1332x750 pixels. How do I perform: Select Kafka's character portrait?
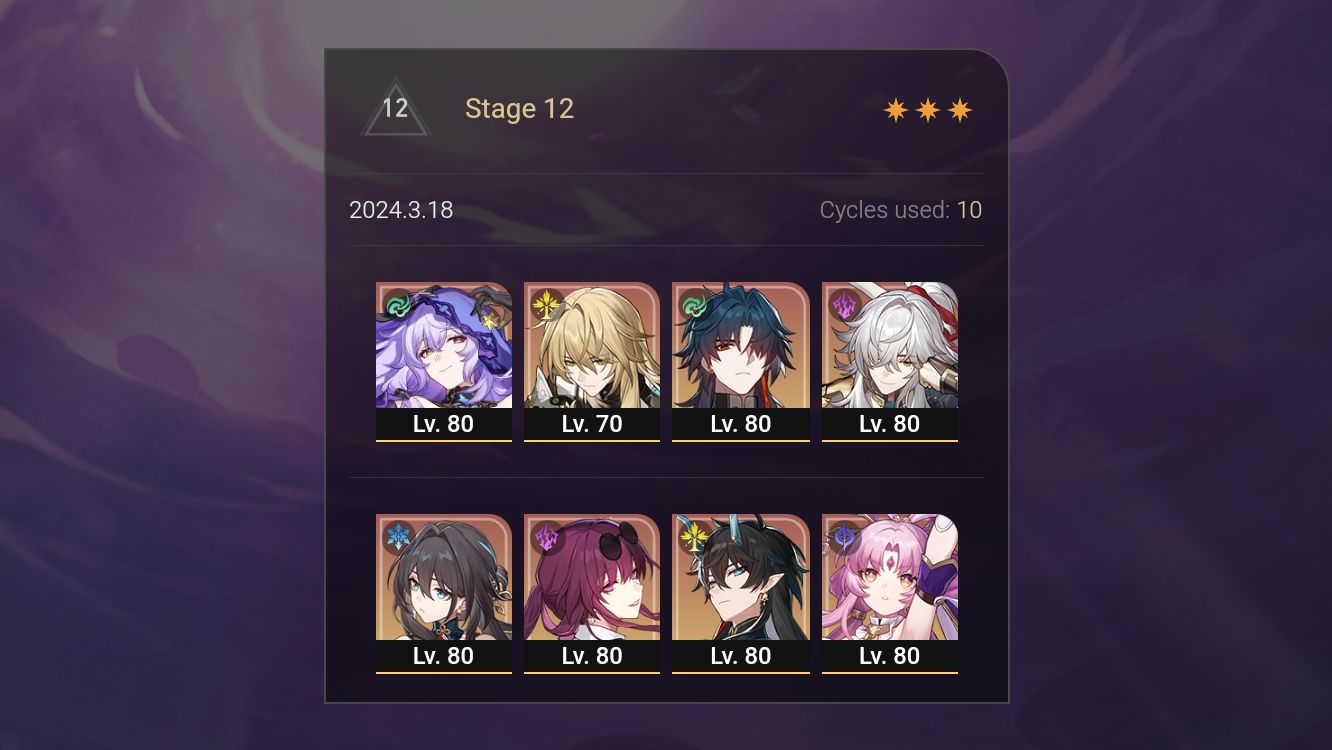[x=592, y=578]
